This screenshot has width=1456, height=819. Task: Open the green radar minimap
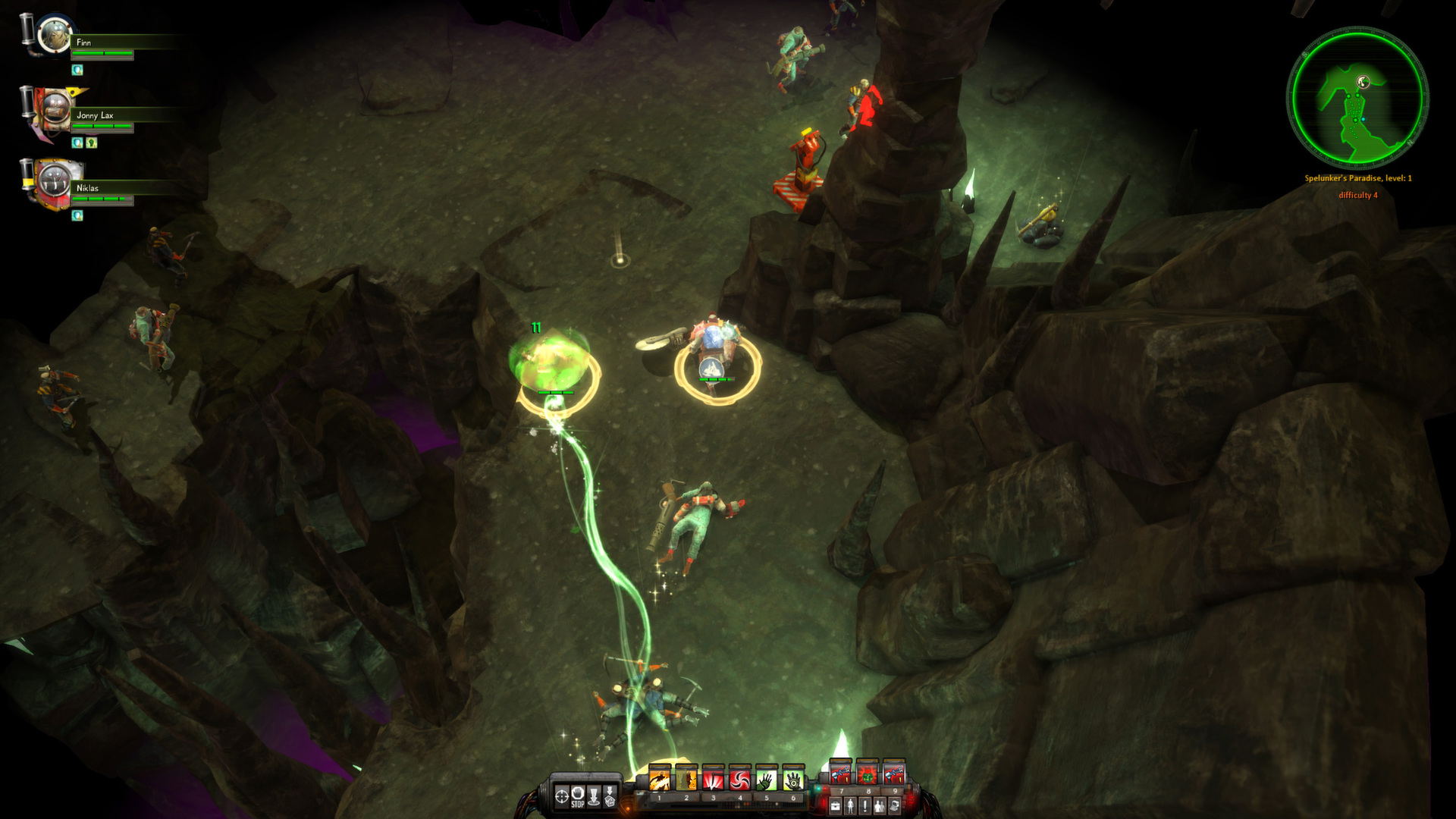point(1357,97)
